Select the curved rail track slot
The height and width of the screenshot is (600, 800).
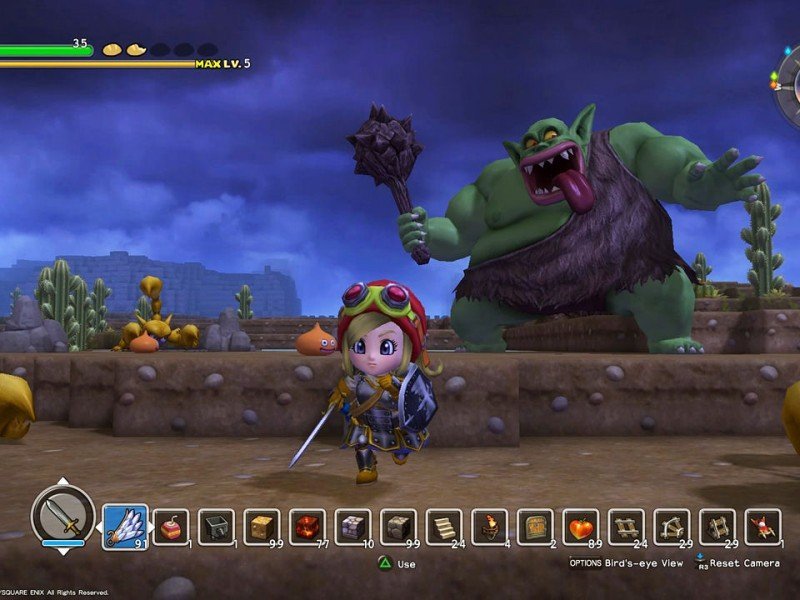click(x=672, y=527)
